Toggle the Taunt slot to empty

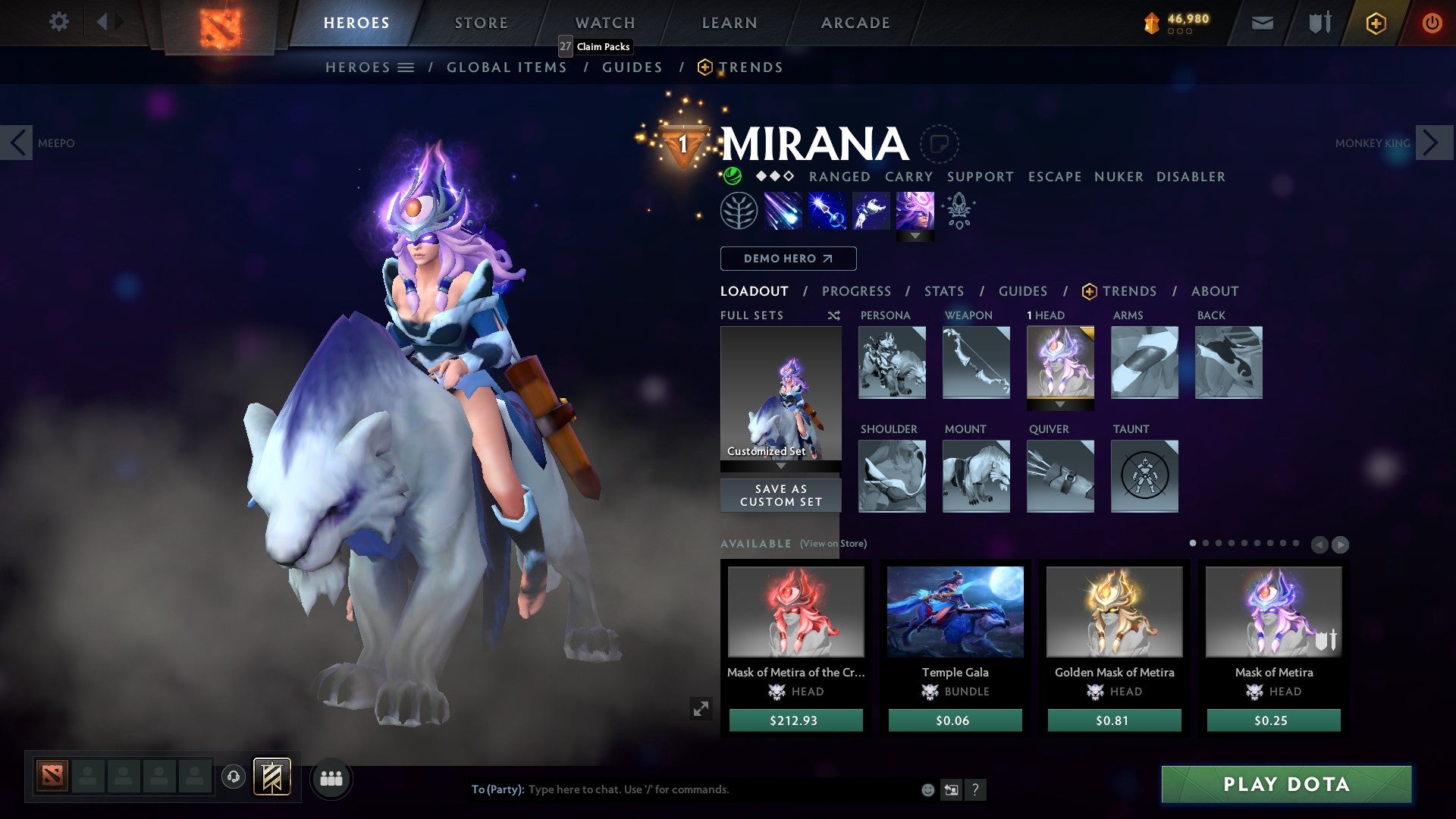coord(1144,475)
